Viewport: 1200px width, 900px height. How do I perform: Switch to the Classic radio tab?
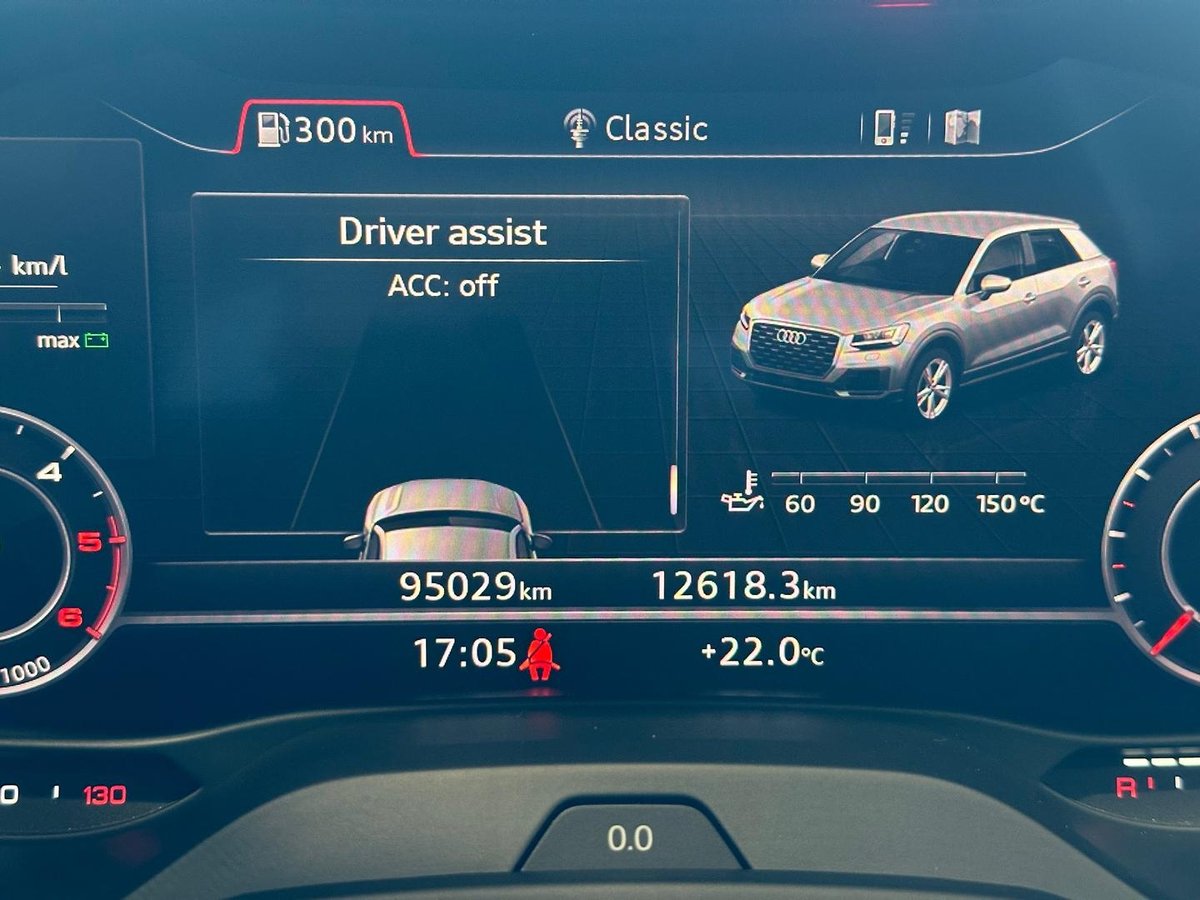(636, 129)
